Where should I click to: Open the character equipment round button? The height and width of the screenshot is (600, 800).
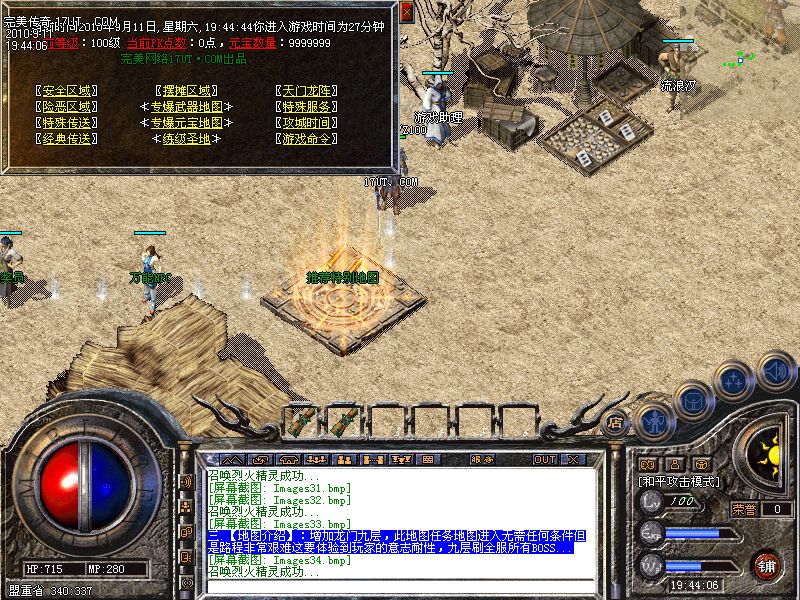(655, 420)
